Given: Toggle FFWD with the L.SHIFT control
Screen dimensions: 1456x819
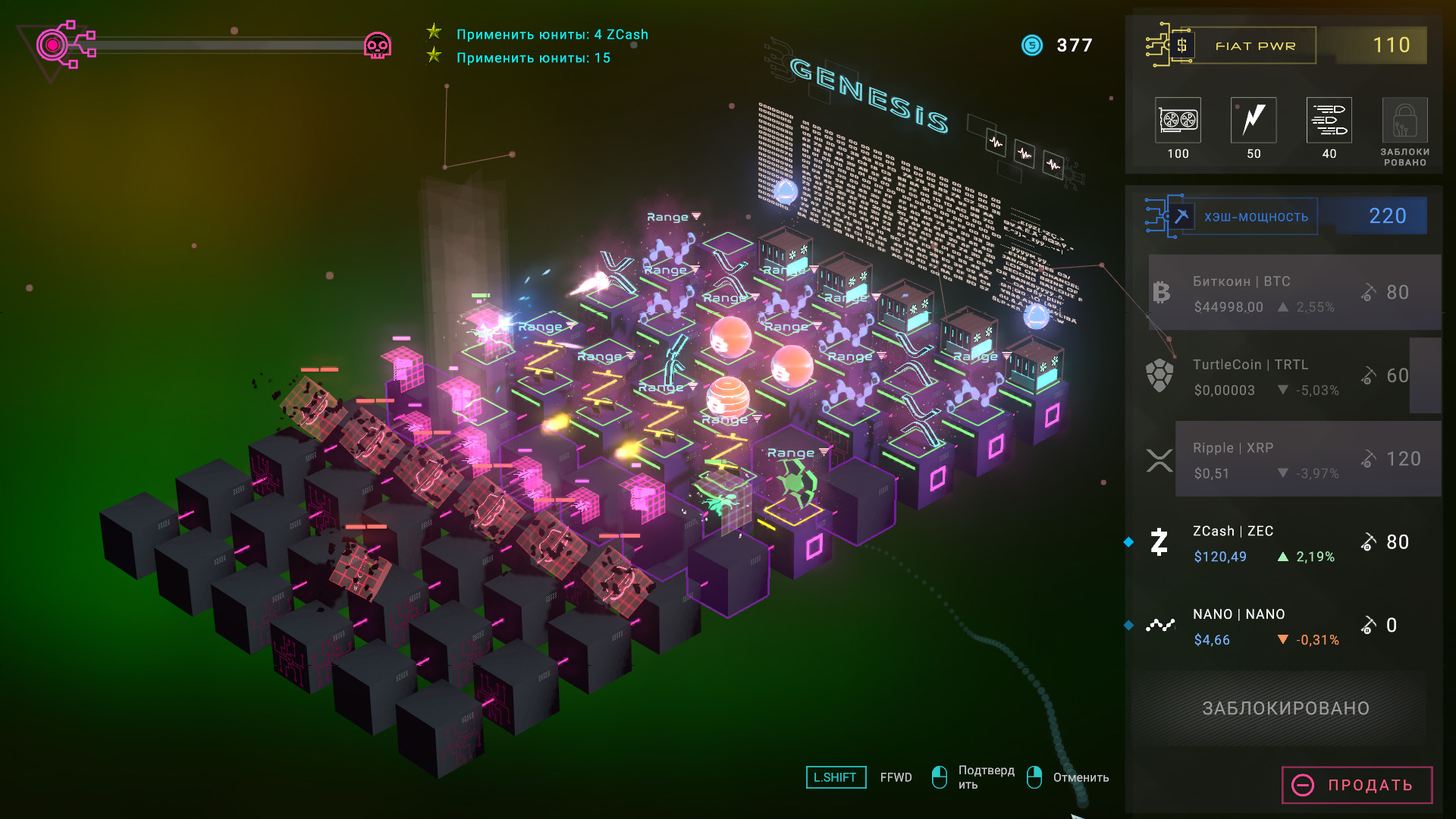Looking at the screenshot, I should (x=836, y=777).
